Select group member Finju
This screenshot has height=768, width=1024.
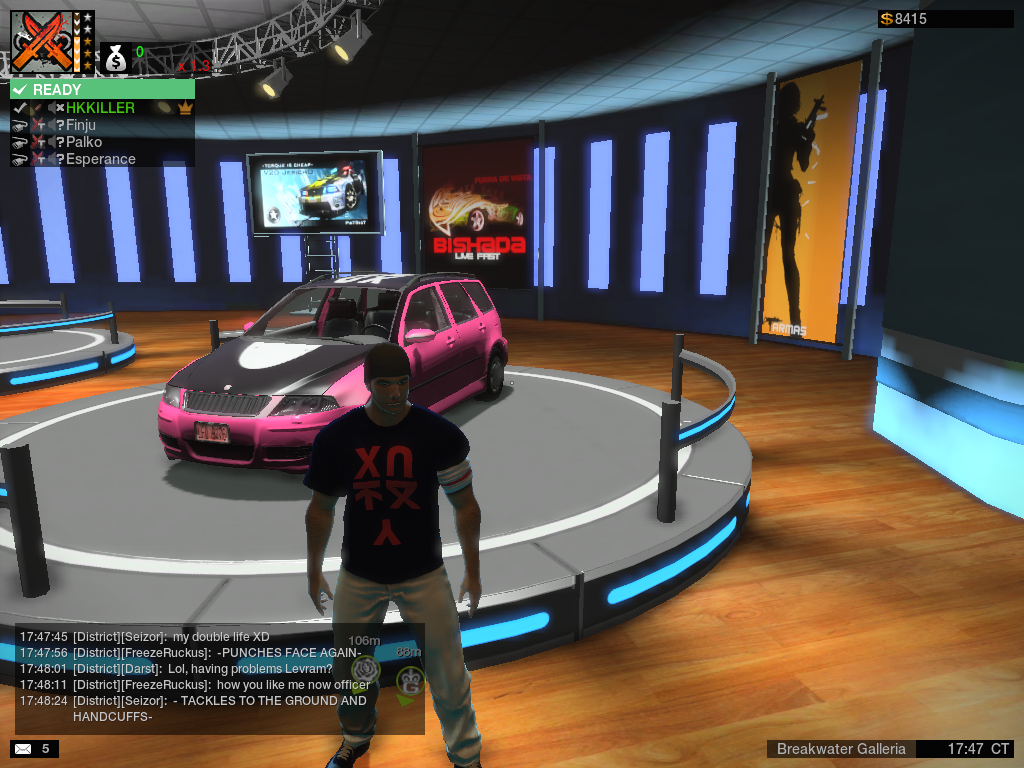pos(80,125)
